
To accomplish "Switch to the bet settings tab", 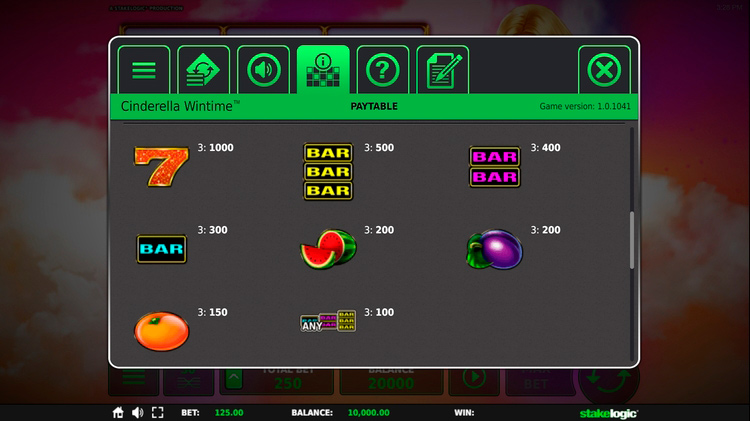I will tap(204, 70).
